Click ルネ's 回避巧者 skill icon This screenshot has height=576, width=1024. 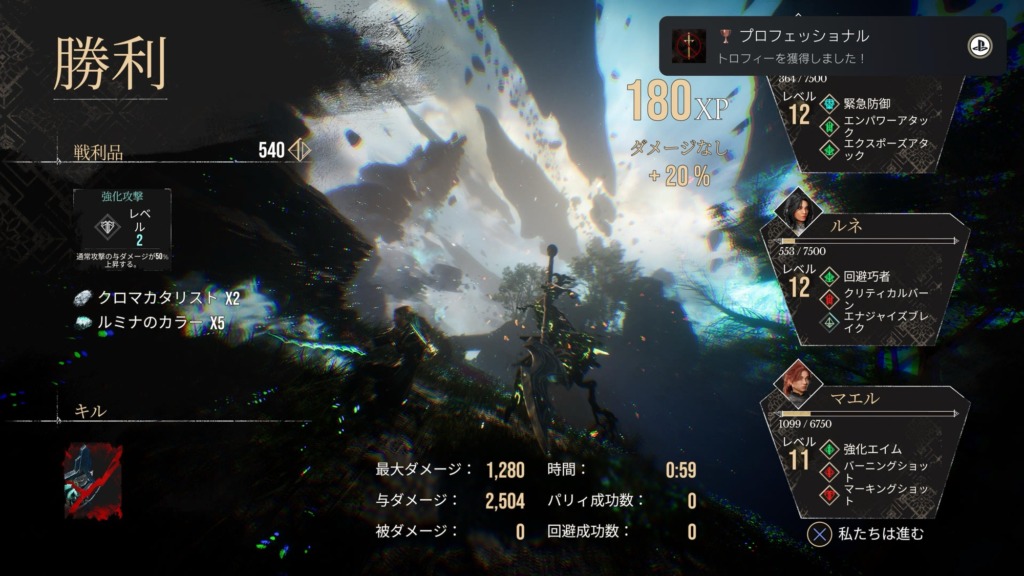click(828, 276)
